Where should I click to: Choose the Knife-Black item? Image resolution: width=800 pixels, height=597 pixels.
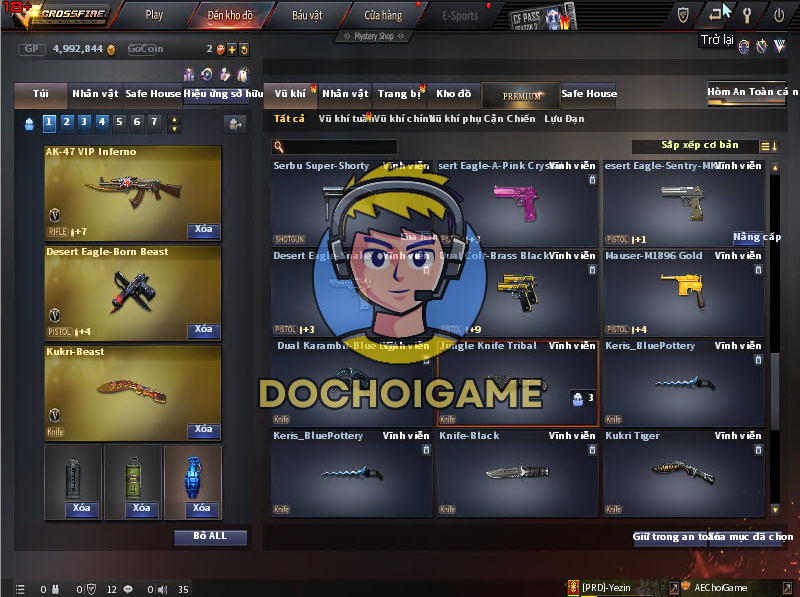517,472
